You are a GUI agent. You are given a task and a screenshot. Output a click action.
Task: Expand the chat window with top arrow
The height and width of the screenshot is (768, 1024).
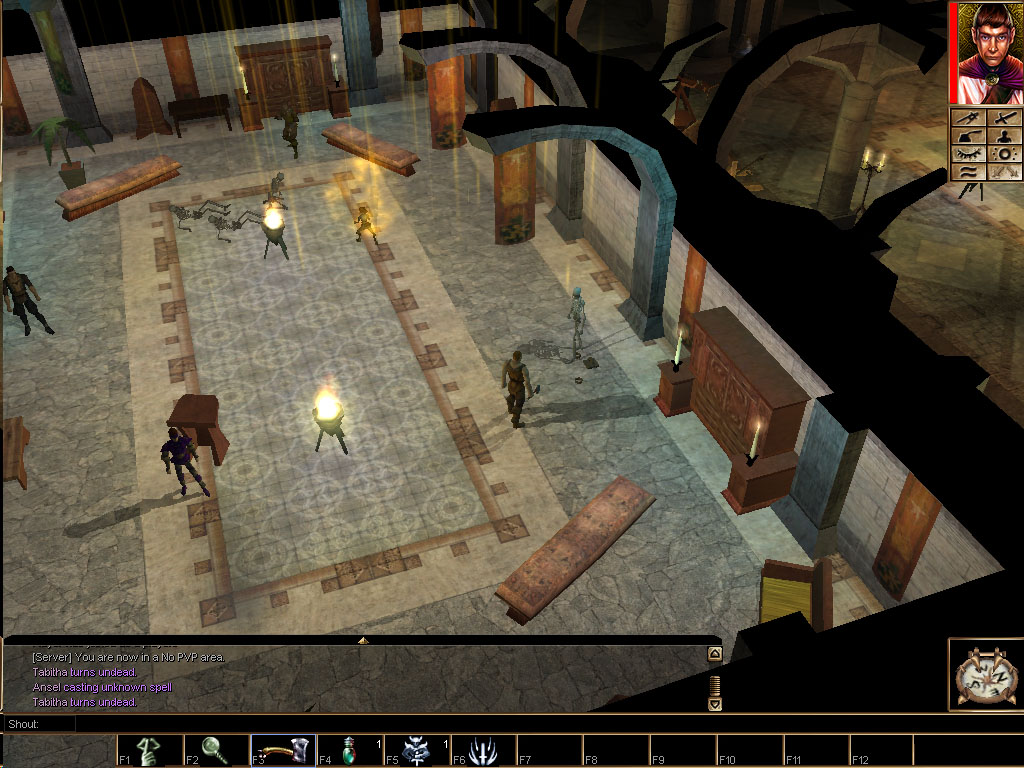[363, 640]
